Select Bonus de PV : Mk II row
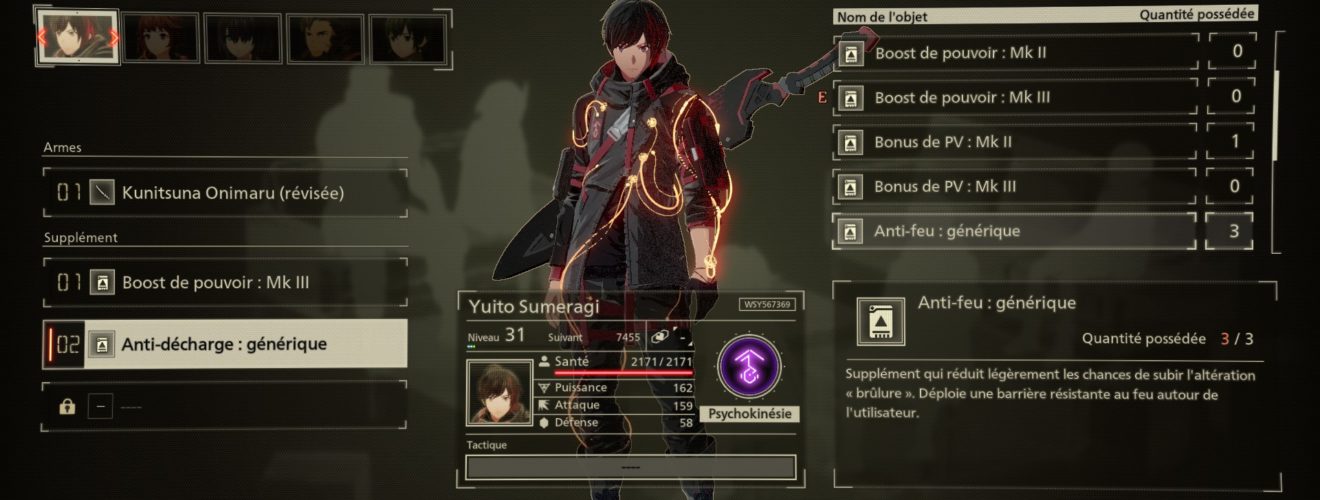This screenshot has height=500, width=1320. (x=1015, y=142)
